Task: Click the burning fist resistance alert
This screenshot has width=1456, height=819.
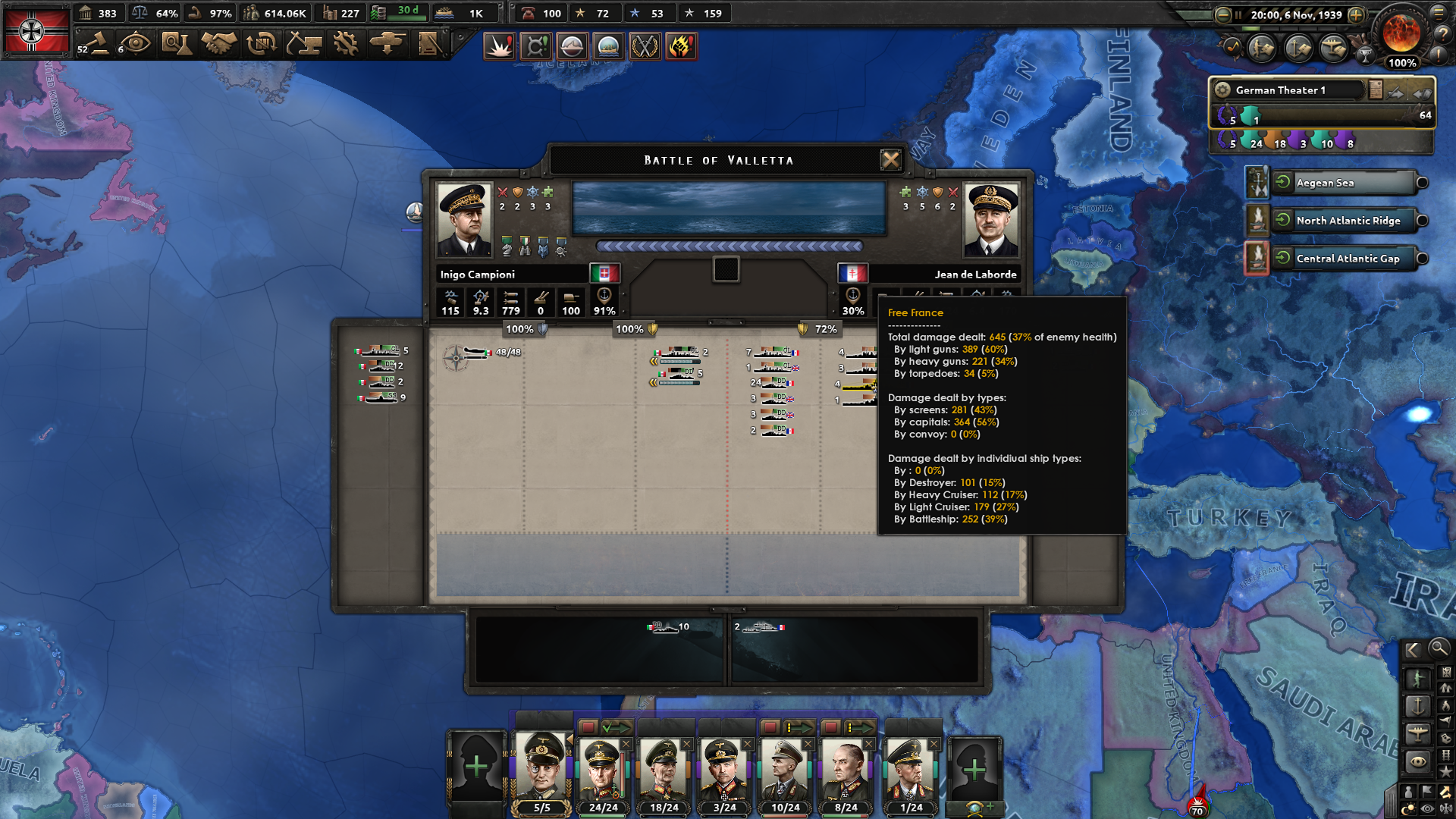Action: click(x=680, y=46)
